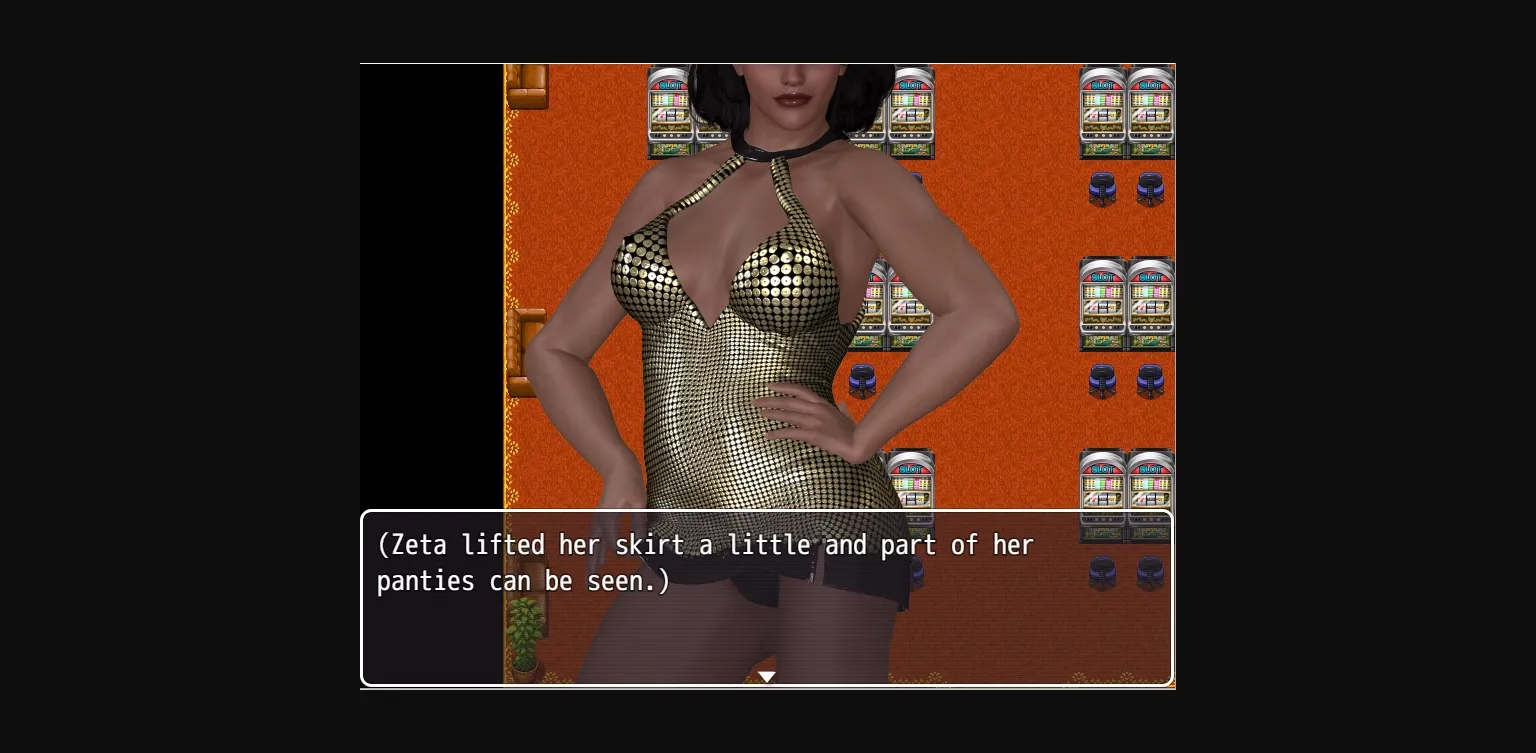The height and width of the screenshot is (753, 1536).
Task: Click the dialogue continue arrow
Action: coord(767,677)
